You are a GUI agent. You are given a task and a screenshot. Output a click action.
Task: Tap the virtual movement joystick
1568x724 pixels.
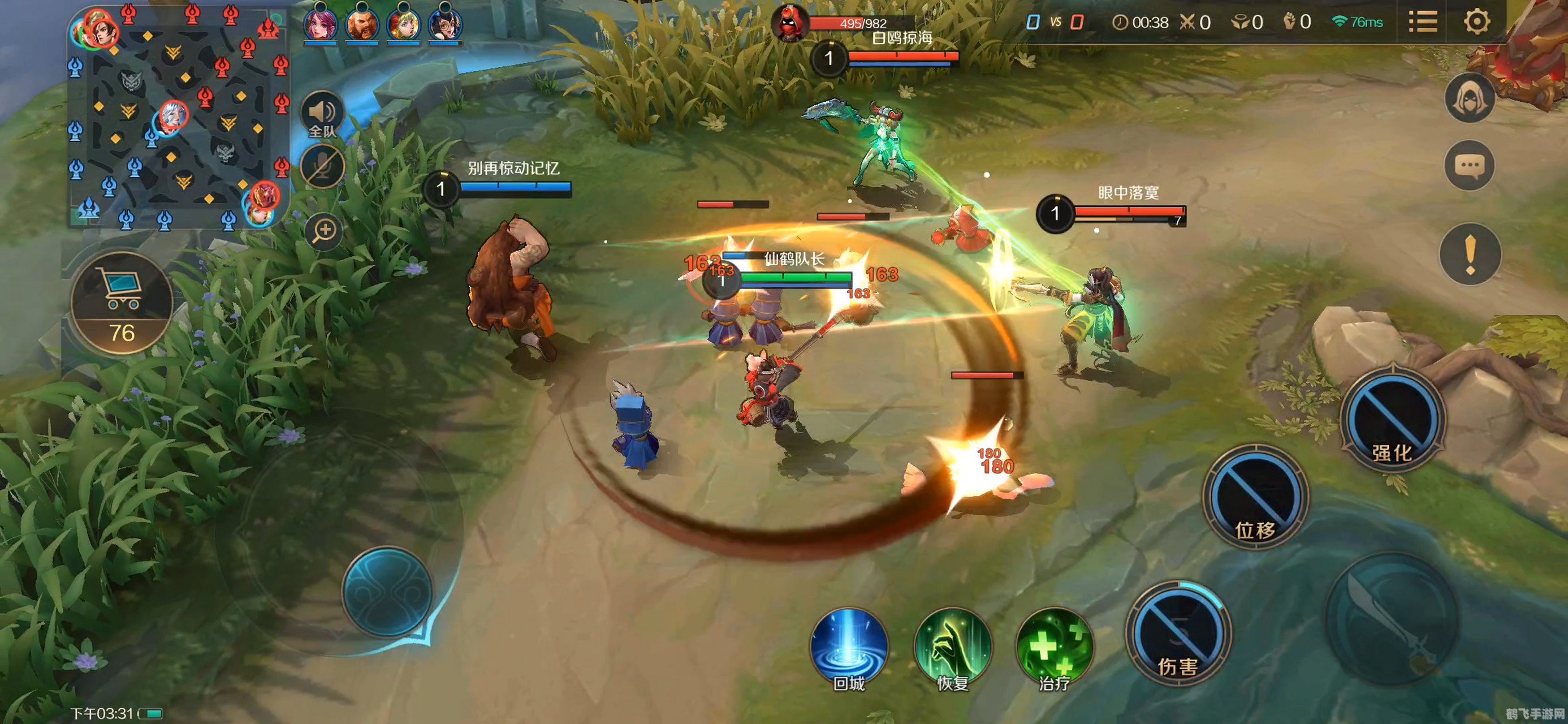click(387, 591)
